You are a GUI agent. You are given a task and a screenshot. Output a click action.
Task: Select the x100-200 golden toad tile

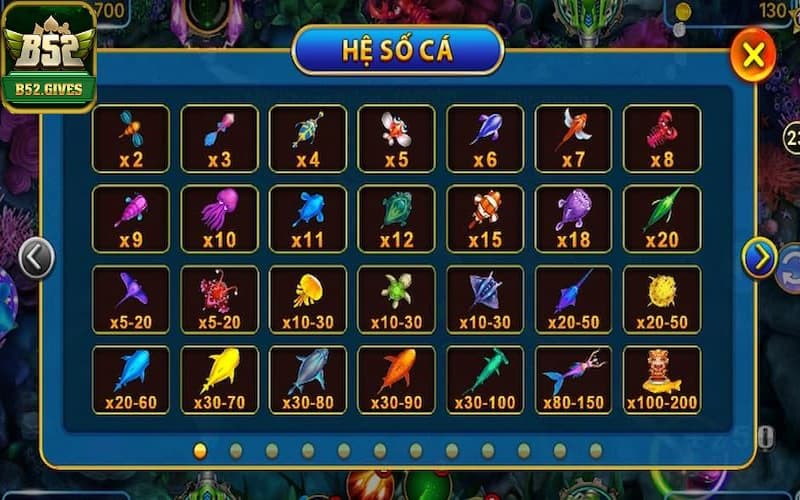[x=661, y=379]
